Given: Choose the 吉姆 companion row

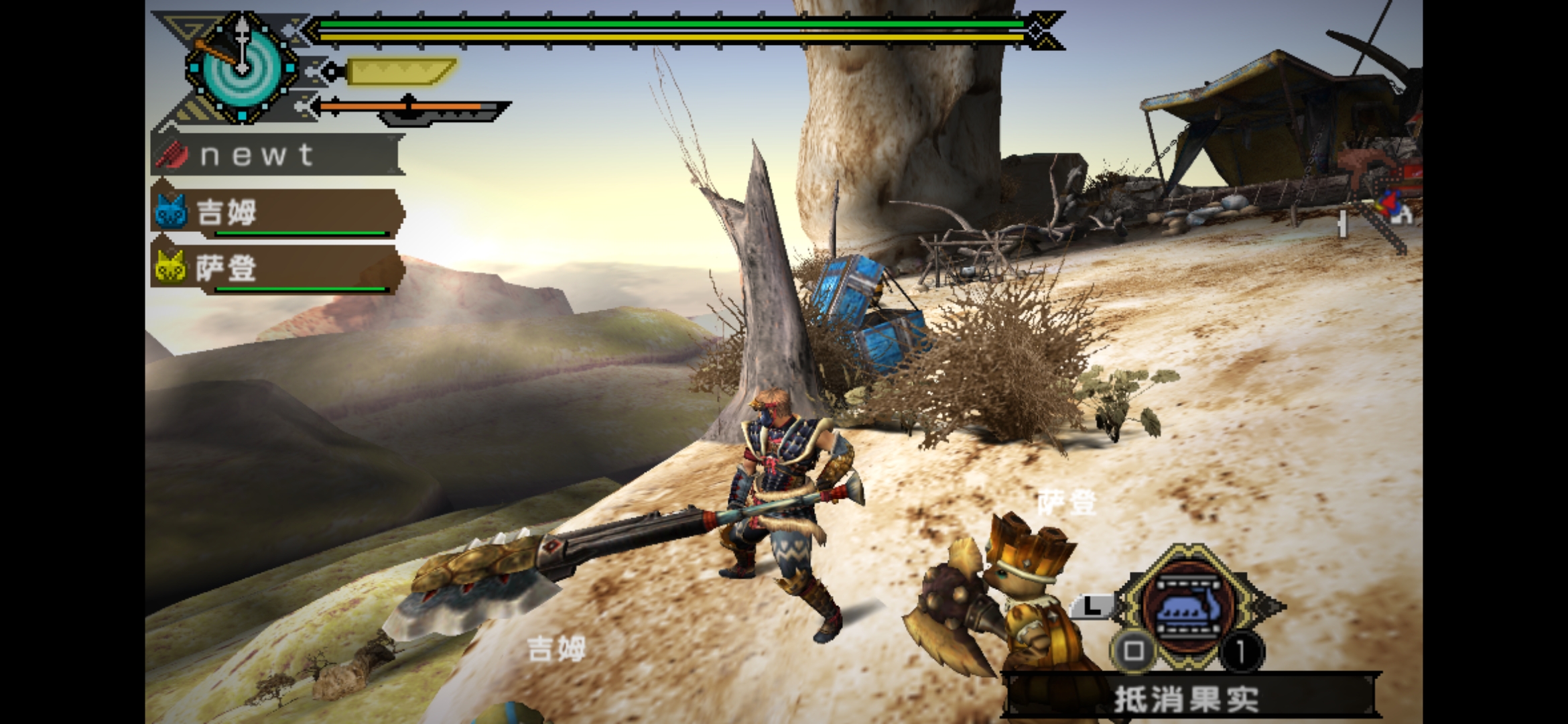Looking at the screenshot, I should coord(276,213).
